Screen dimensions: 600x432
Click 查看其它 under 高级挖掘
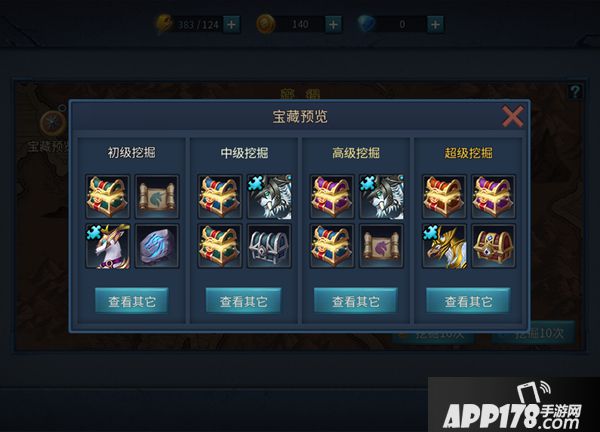[355, 300]
